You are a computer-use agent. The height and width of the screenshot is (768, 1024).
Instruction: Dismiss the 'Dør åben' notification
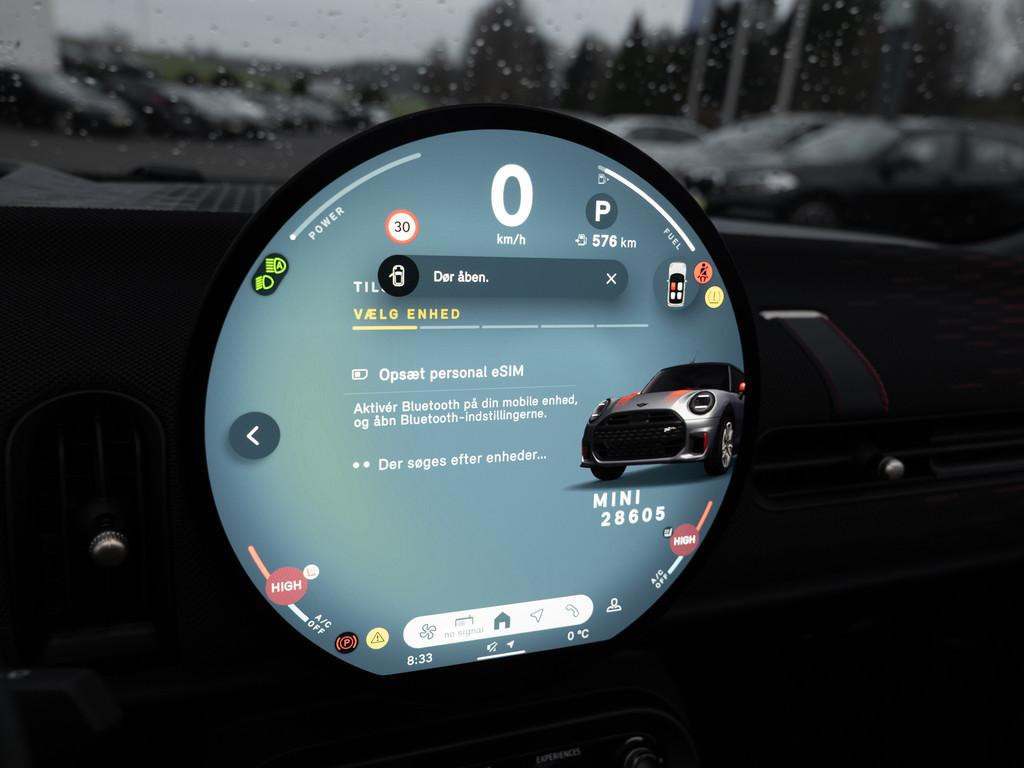[x=611, y=279]
